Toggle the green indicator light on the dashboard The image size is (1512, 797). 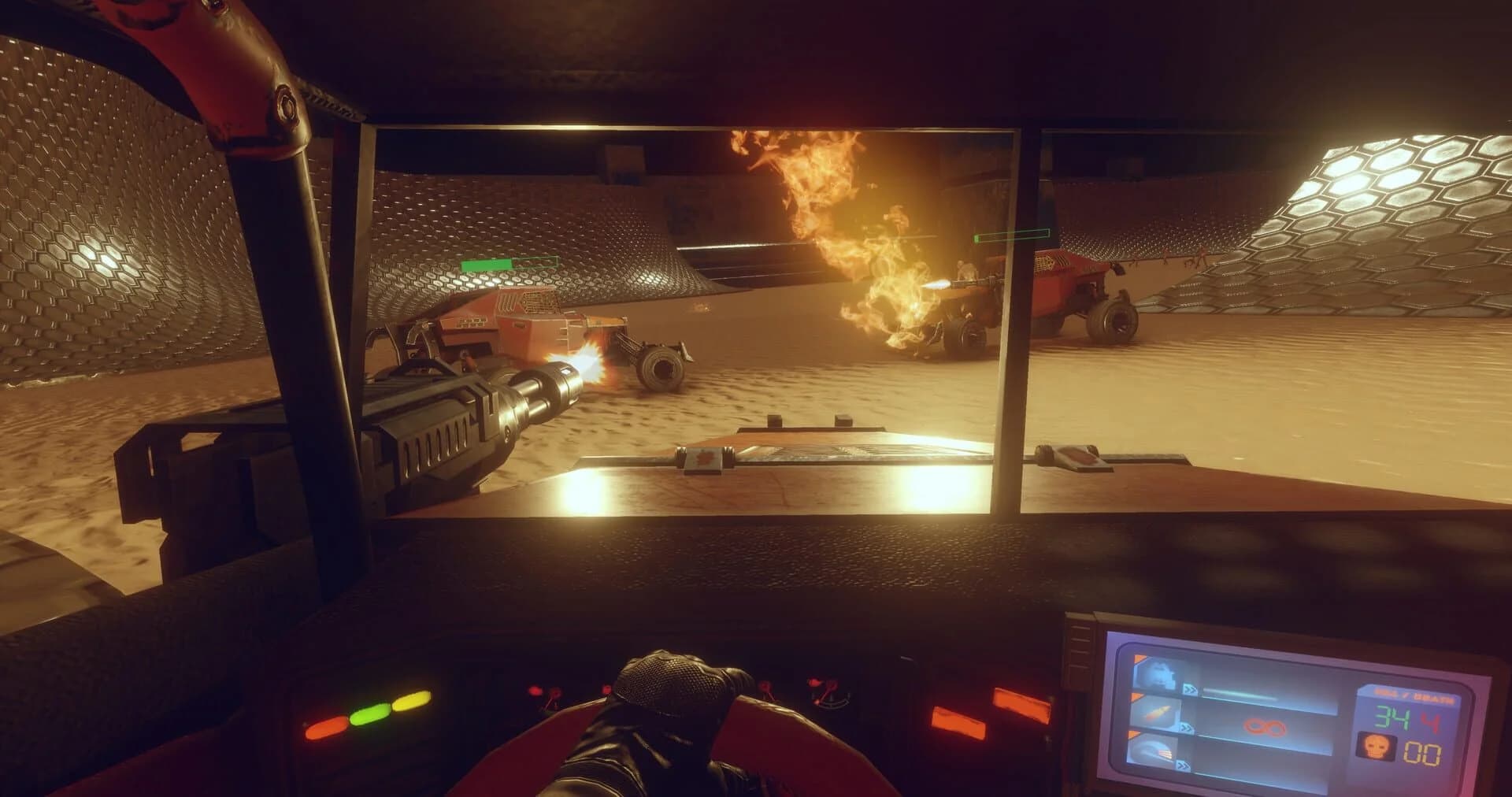click(x=369, y=714)
